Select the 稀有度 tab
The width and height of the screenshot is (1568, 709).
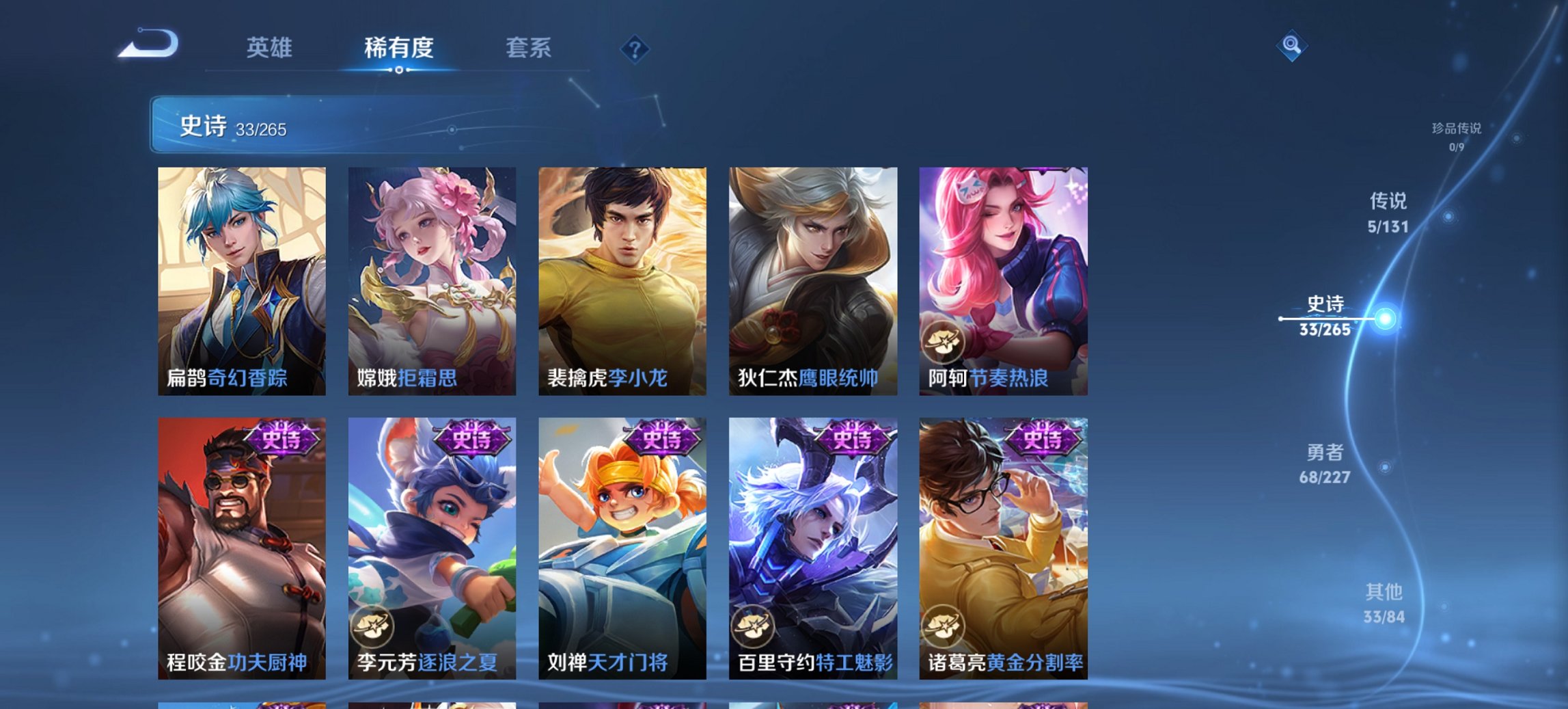[x=399, y=49]
